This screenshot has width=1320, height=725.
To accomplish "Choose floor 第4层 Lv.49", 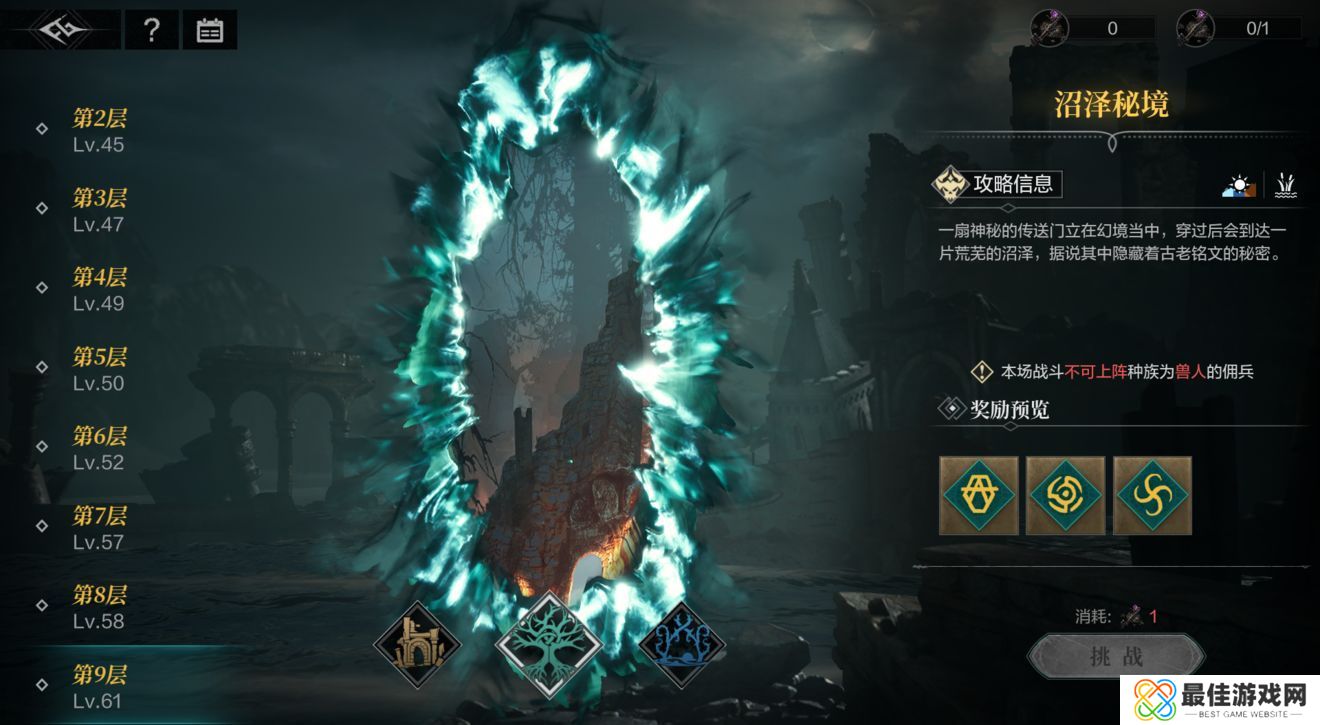I will pos(99,289).
